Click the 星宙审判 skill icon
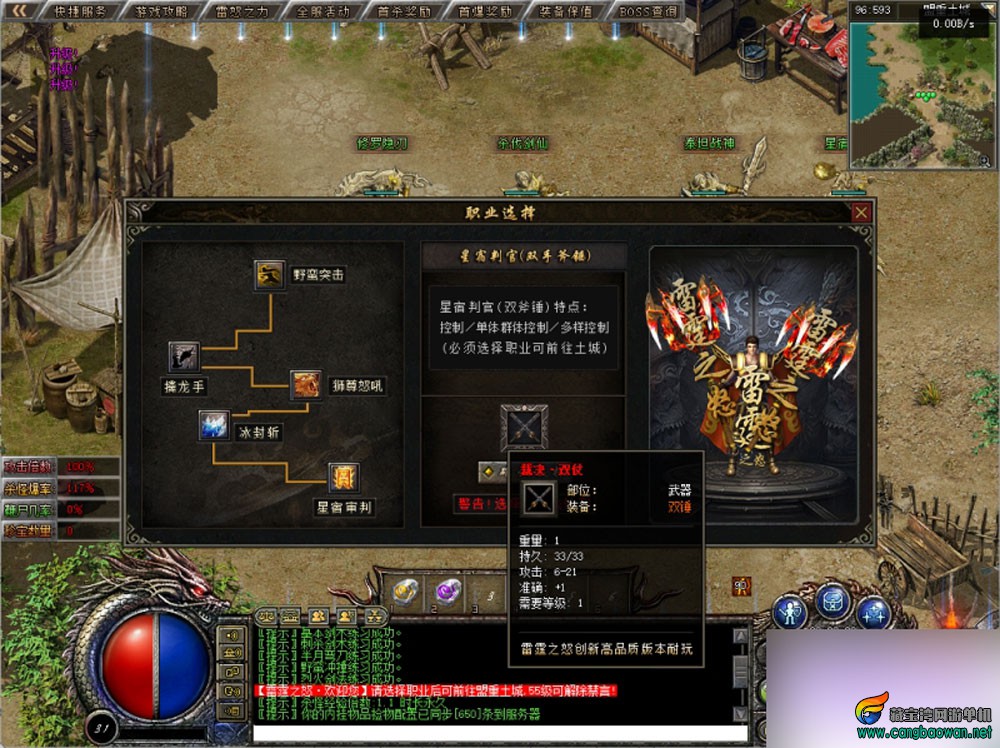 click(x=343, y=479)
